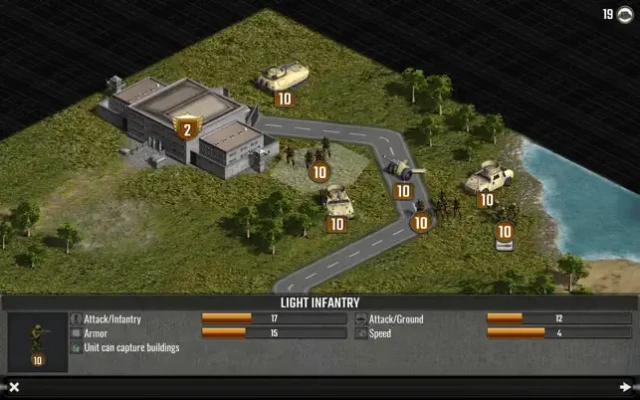Click the helmet icon beside the 19 counter
The image size is (640, 400).
[626, 14]
